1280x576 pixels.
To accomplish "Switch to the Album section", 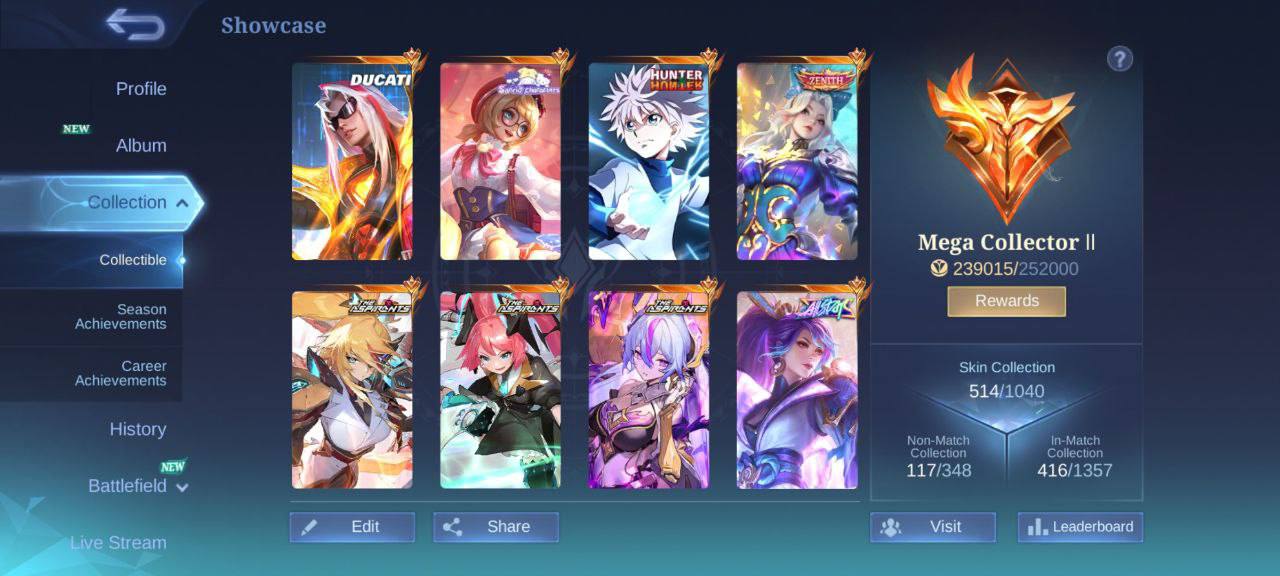I will point(141,146).
